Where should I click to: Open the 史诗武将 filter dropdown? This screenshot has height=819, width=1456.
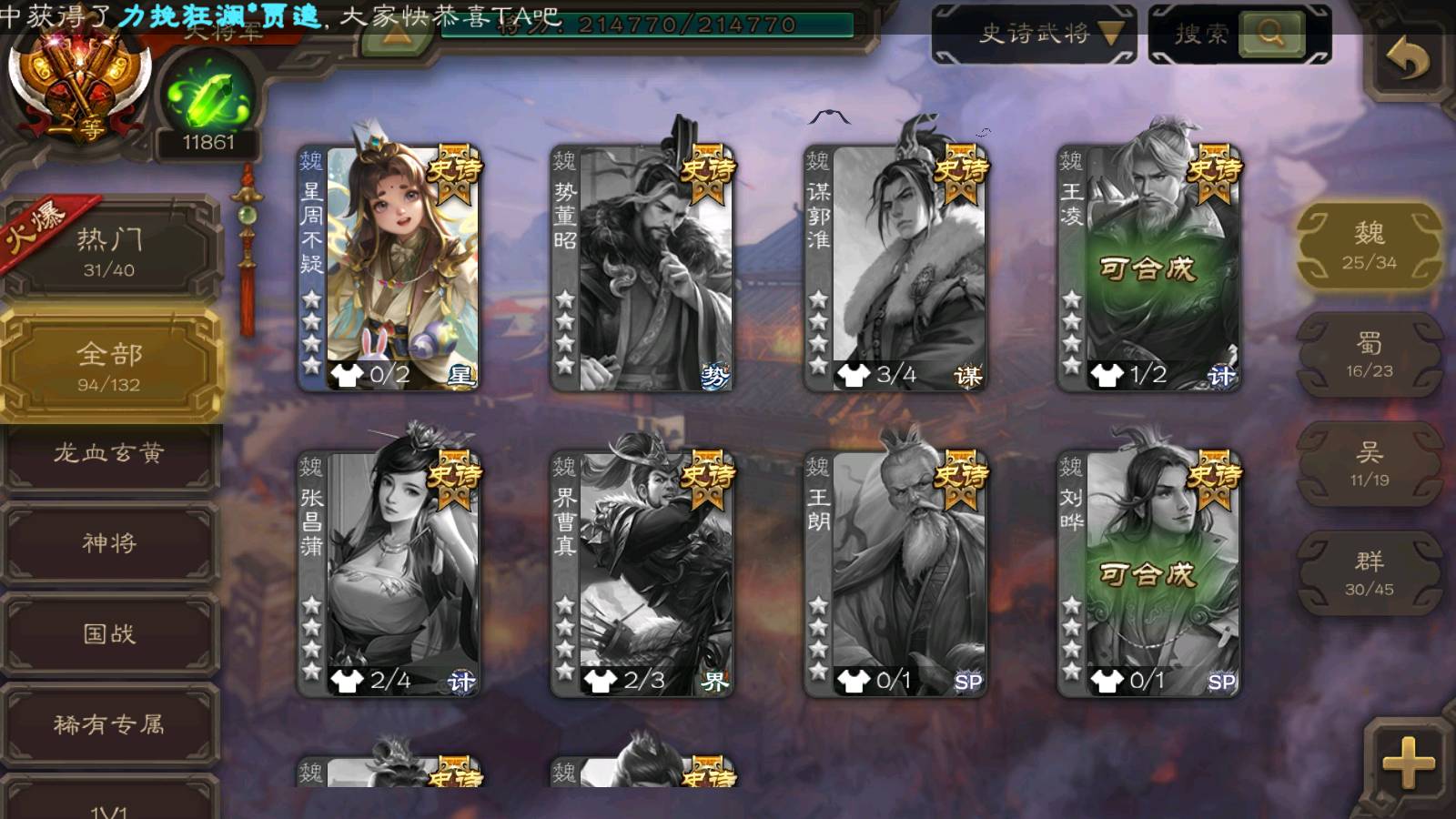[1034, 35]
